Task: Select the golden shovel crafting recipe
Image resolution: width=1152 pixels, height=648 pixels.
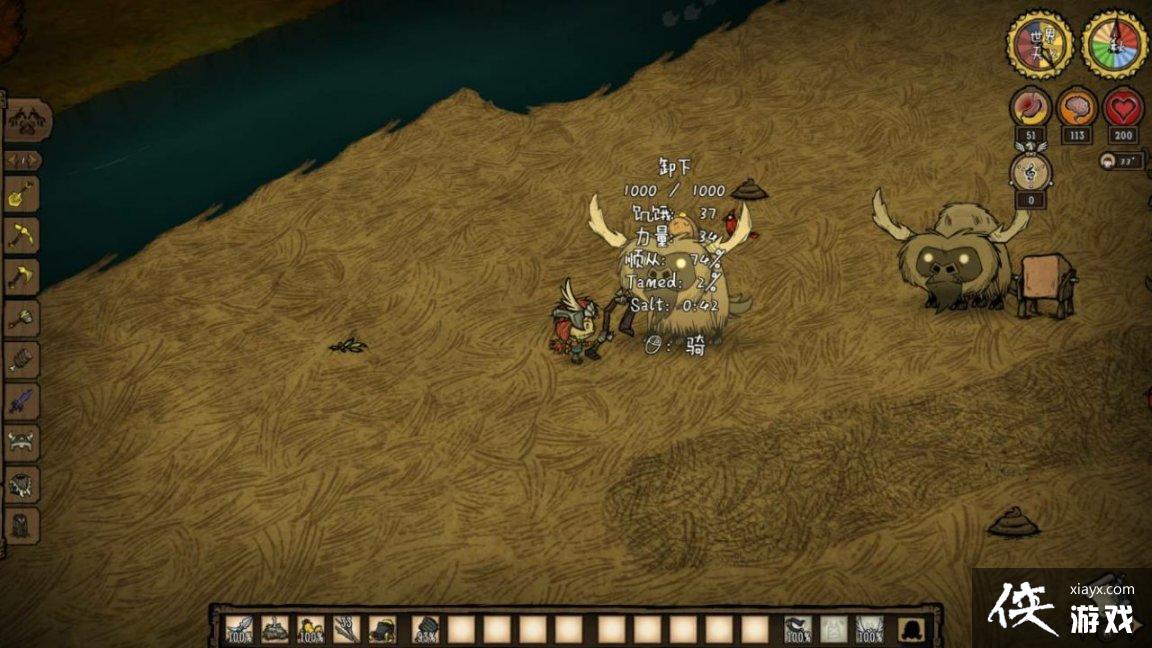Action: tap(22, 194)
